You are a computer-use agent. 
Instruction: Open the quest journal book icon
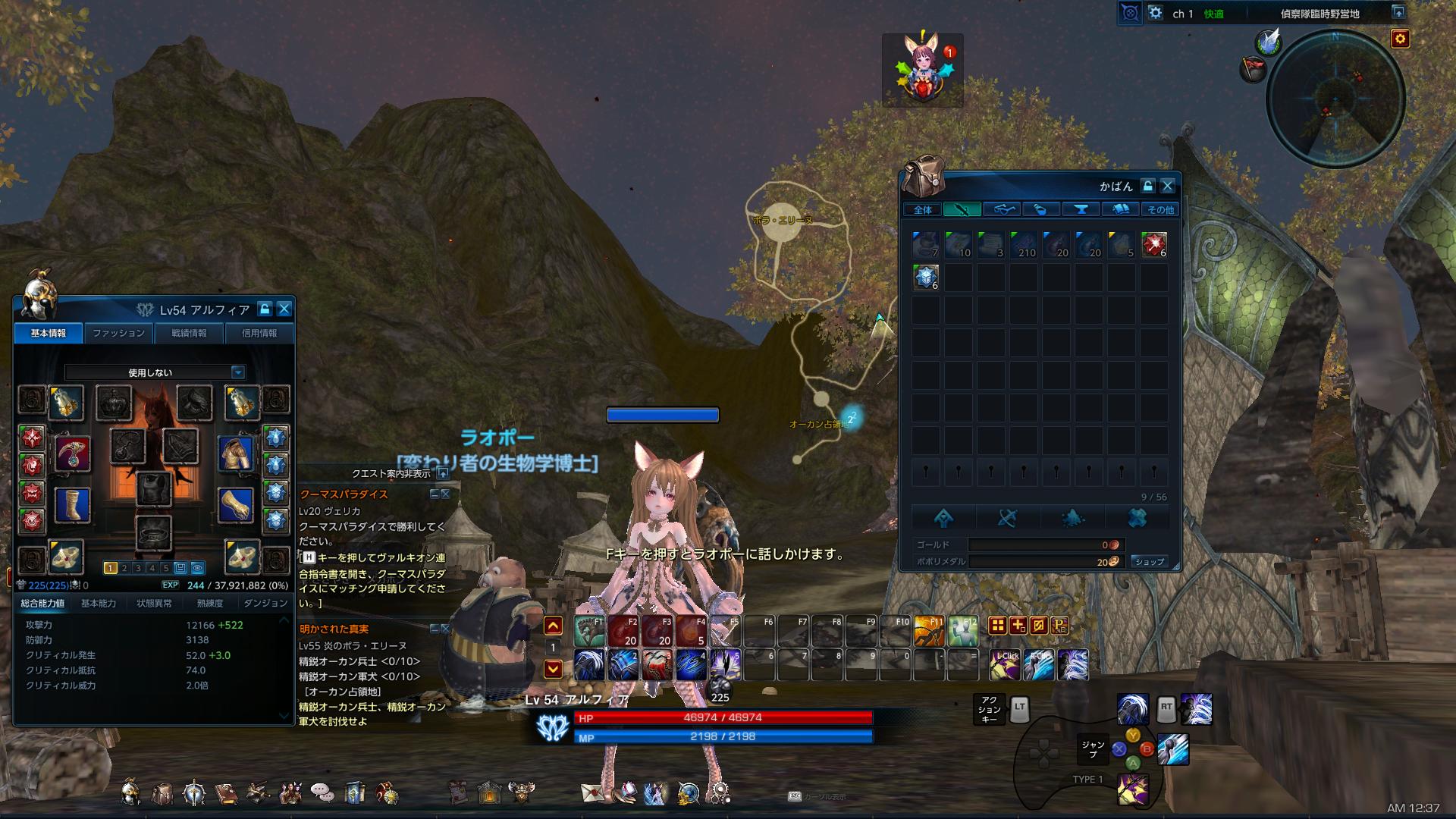pyautogui.click(x=227, y=792)
